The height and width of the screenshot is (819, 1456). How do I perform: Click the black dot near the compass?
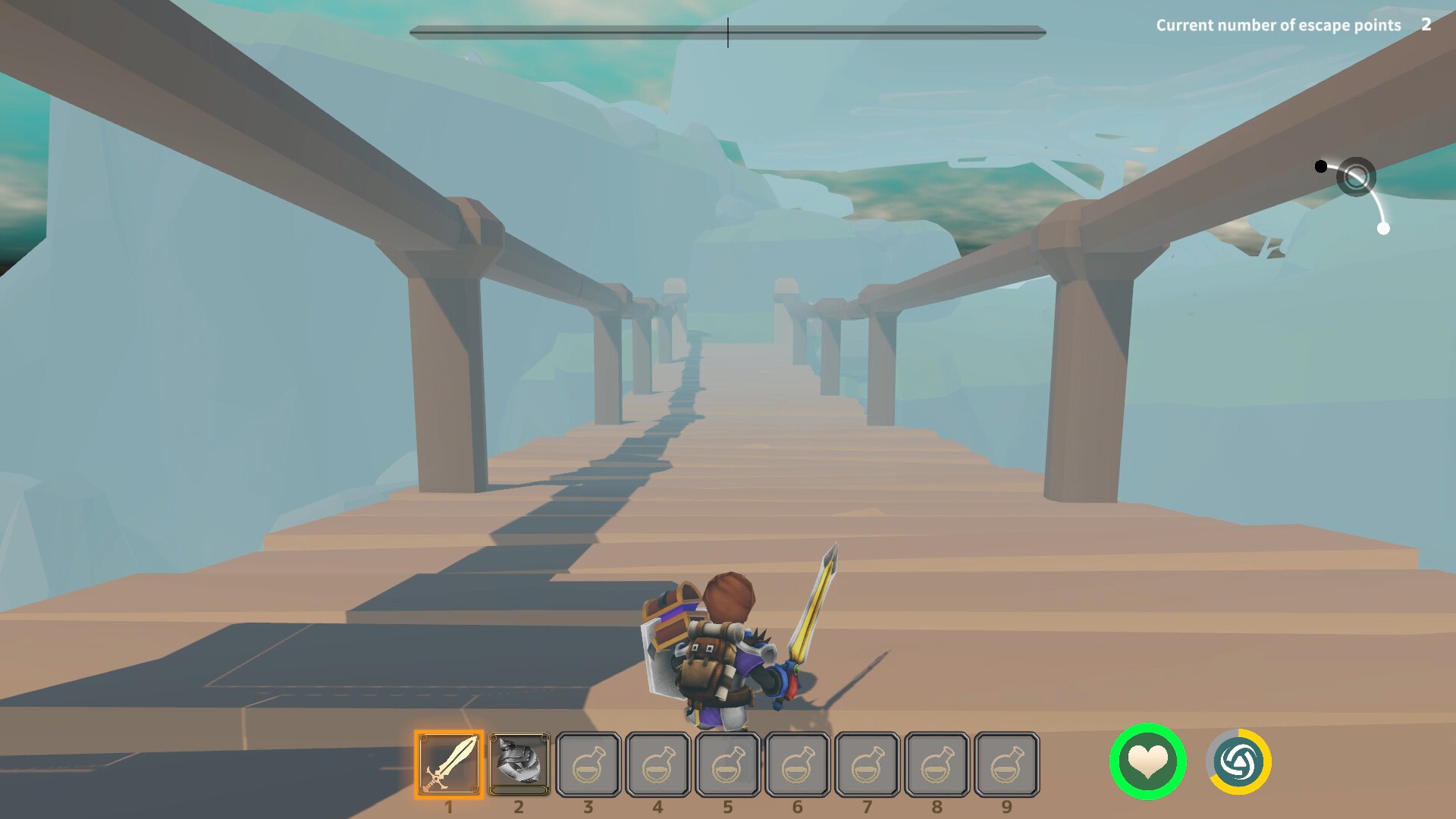pyautogui.click(x=1322, y=165)
